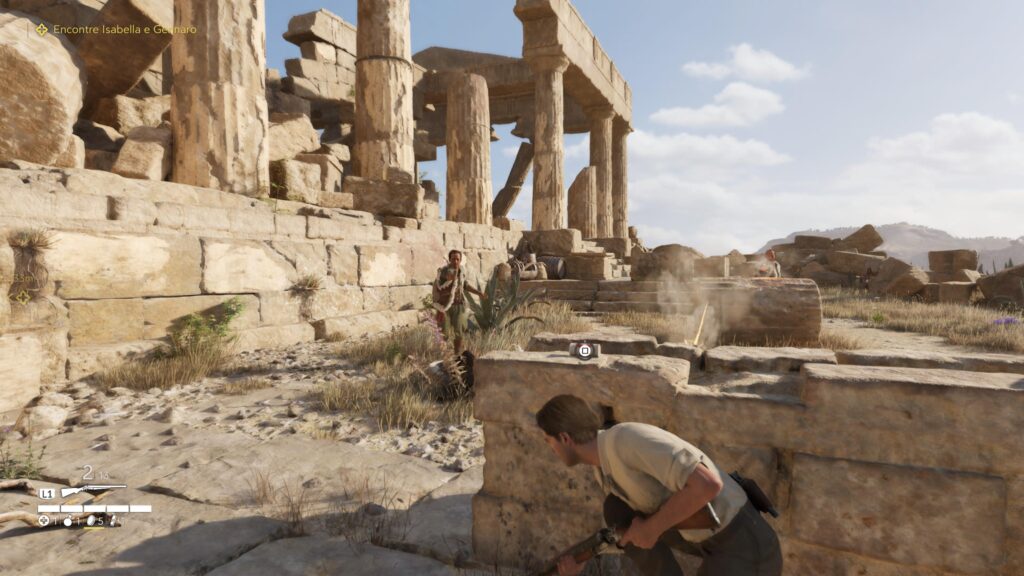Choose the medkit cross icon

click(44, 520)
